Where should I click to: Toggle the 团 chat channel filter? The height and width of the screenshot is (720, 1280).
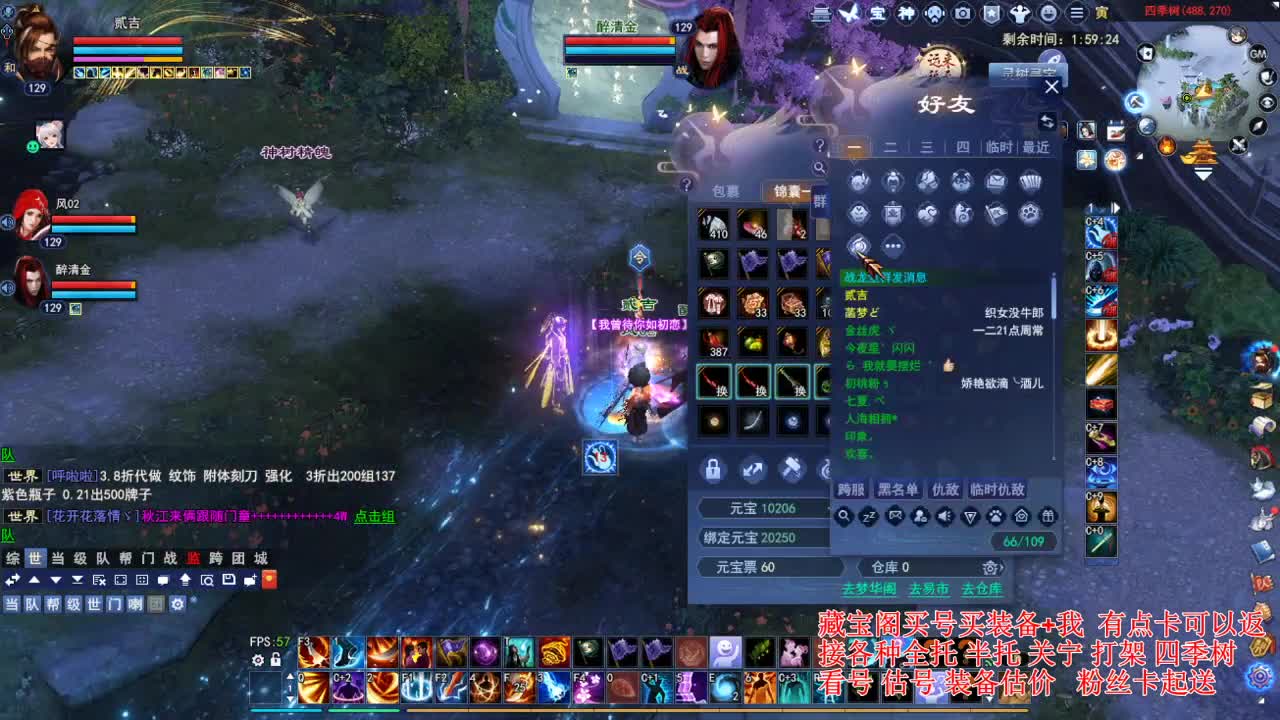pos(155,605)
